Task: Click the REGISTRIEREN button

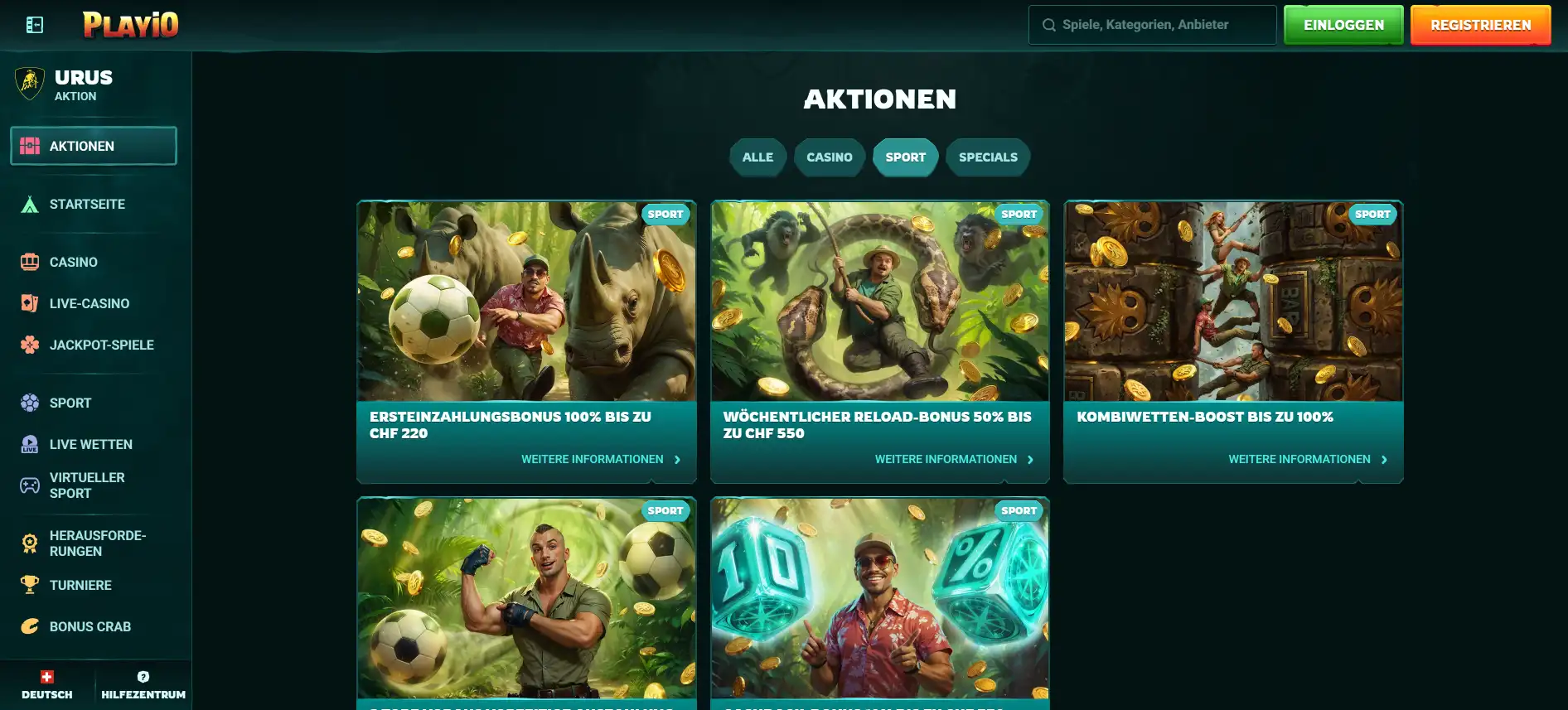Action: [x=1480, y=24]
